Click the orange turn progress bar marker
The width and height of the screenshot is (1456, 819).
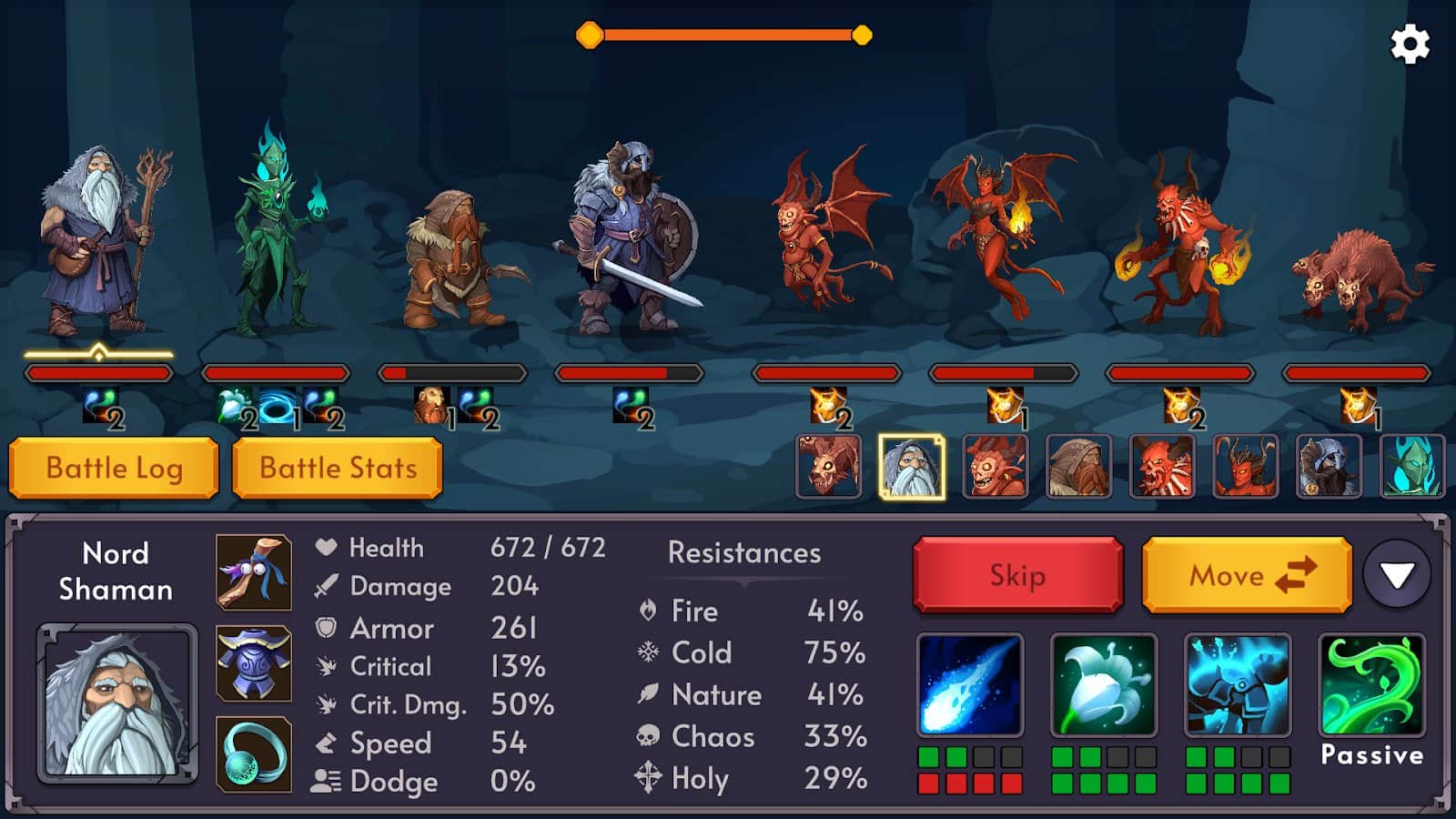tap(590, 35)
